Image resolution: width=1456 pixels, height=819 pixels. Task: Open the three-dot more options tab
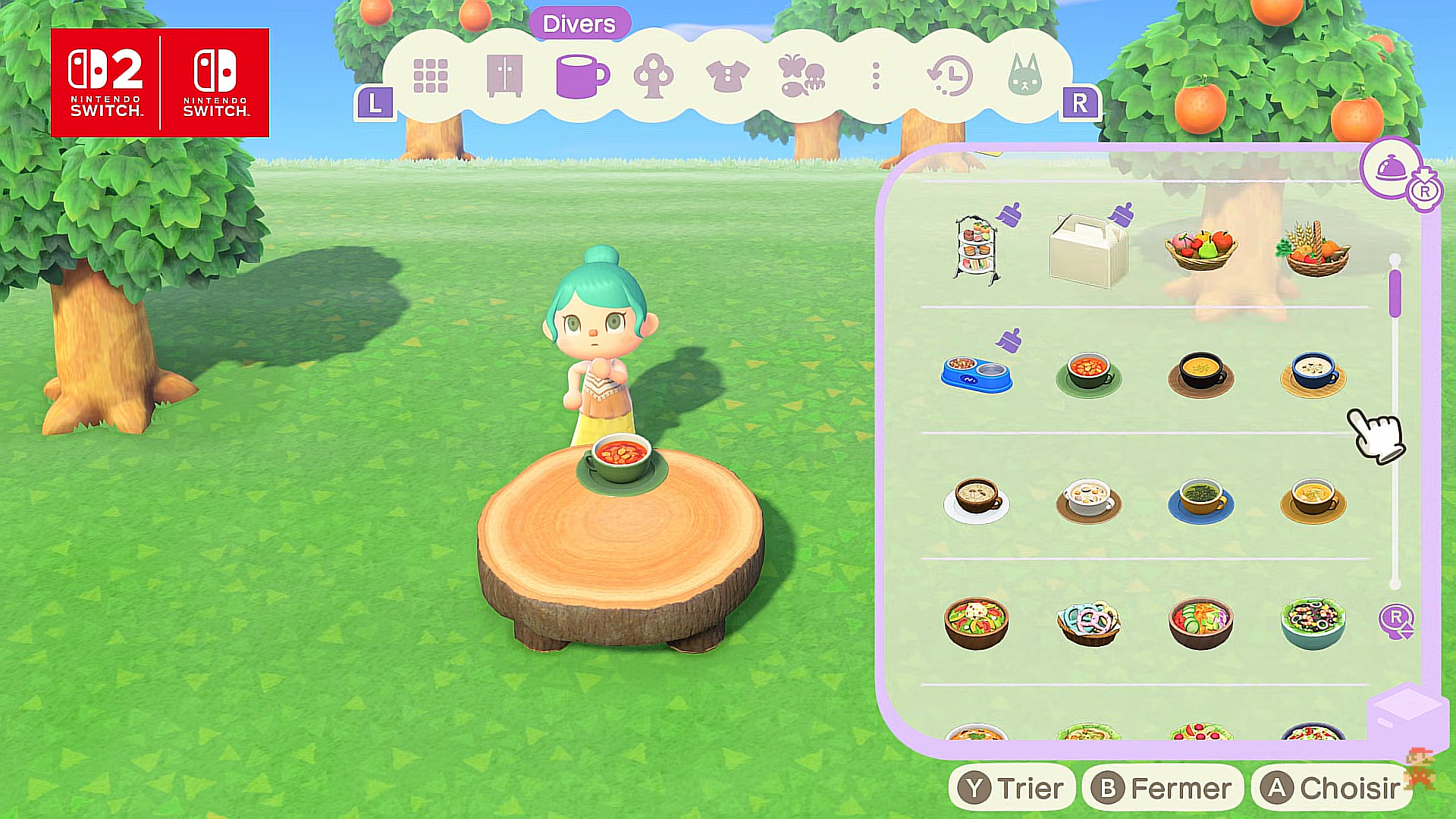coord(876,76)
